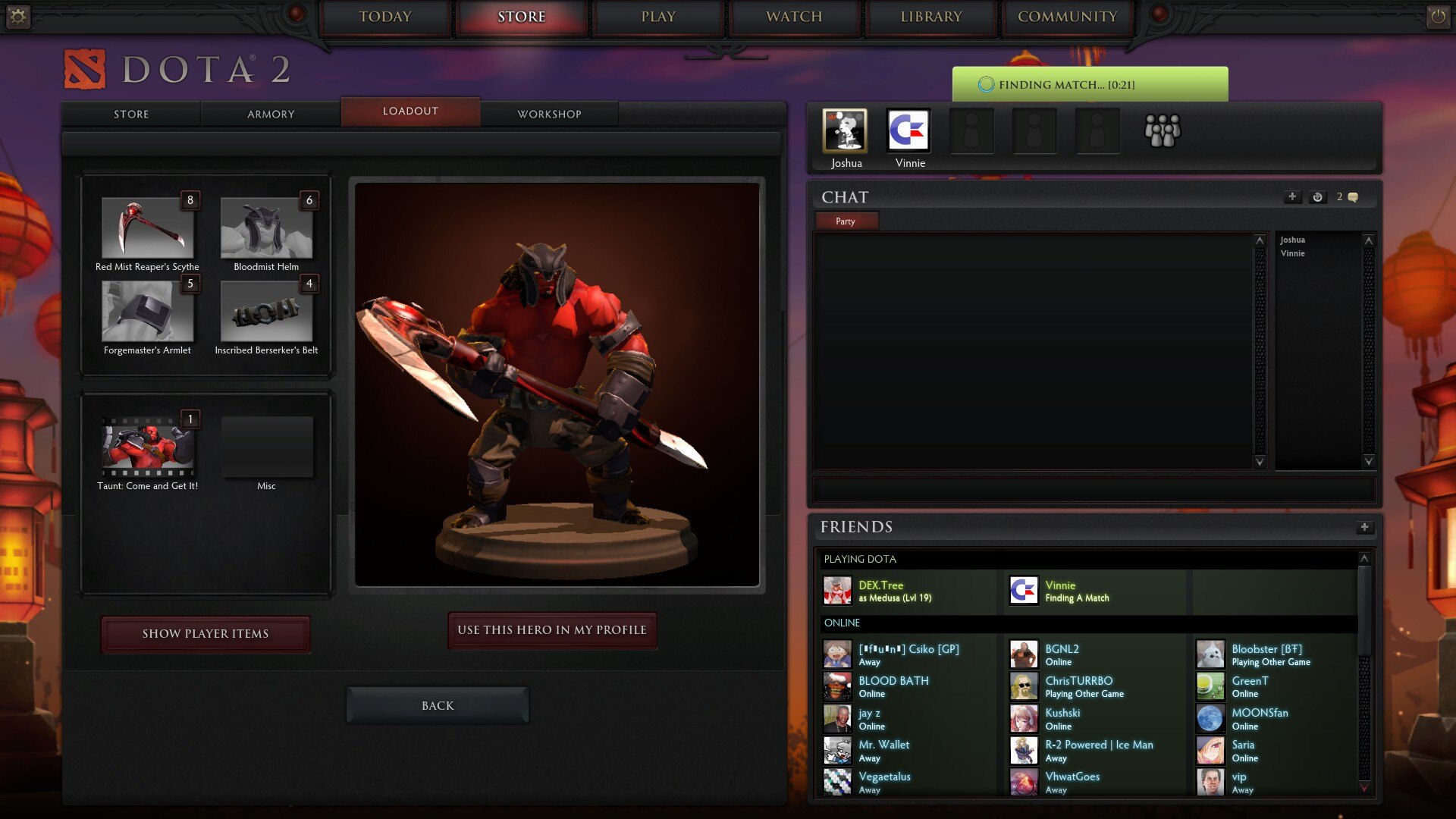Select the Red Mist Reaper's Scythe slot

pos(148,228)
